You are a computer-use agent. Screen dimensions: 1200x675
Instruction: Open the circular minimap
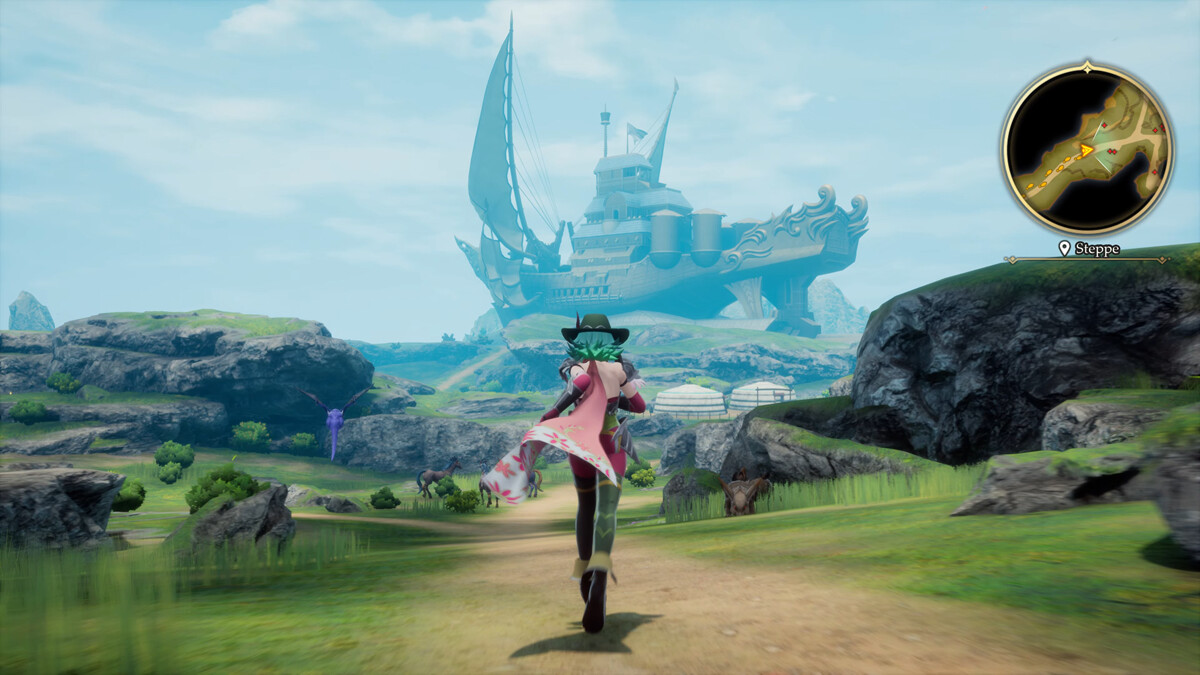[1086, 150]
